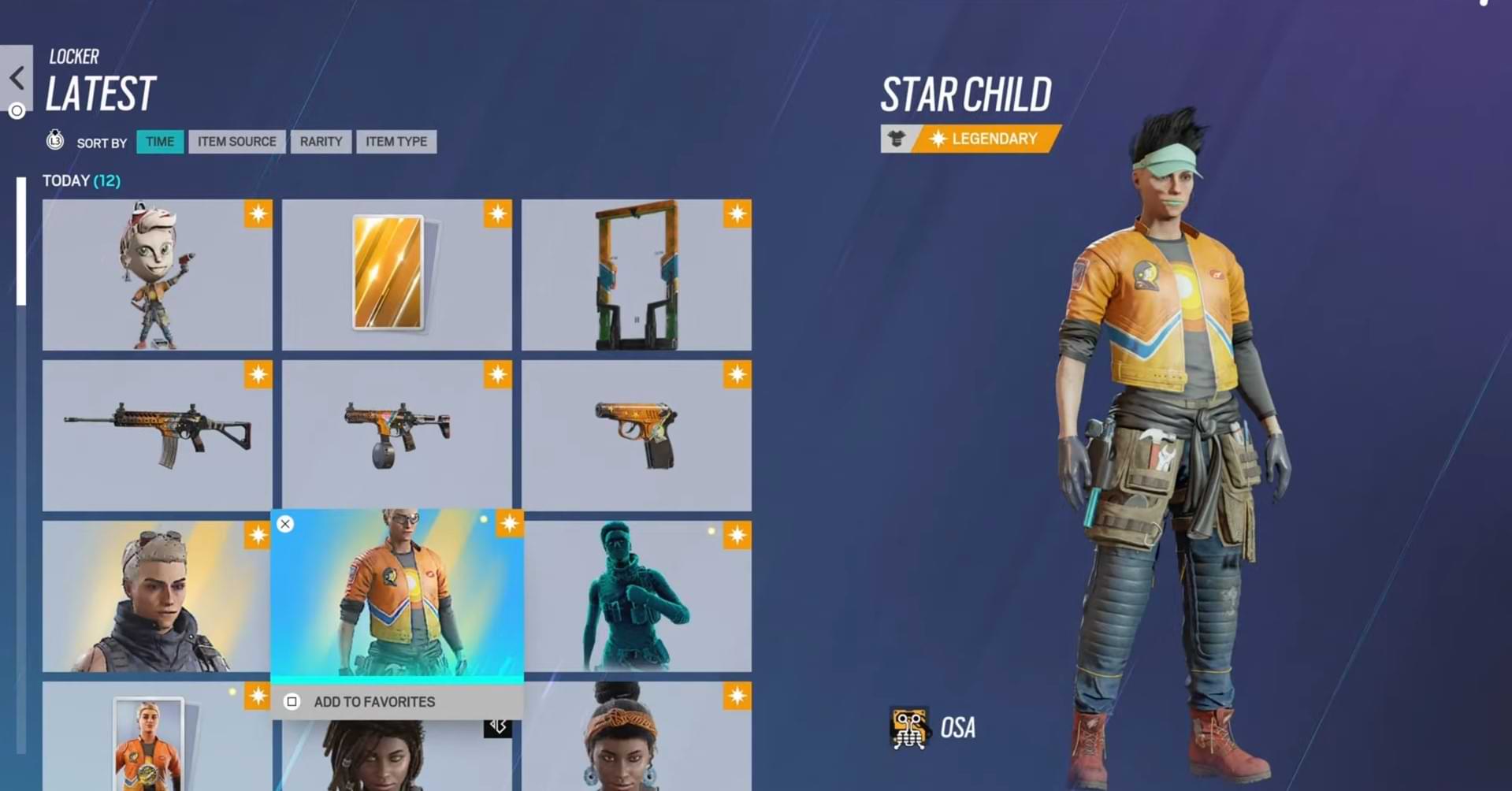Choose the drum-magazine submachine gun skin
Viewport: 1512px width, 791px height.
[396, 435]
